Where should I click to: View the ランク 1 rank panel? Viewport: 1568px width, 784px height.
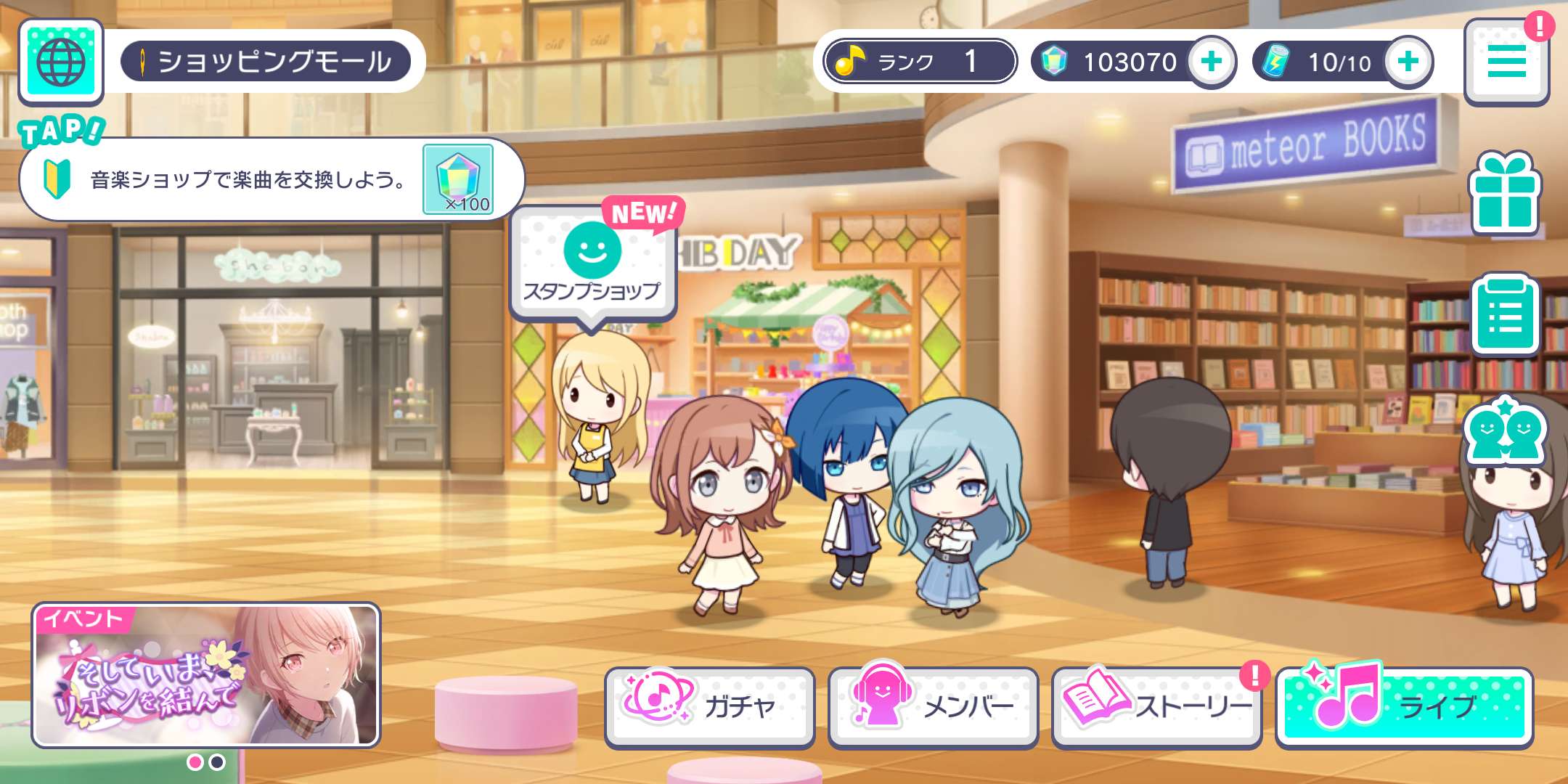[x=919, y=62]
